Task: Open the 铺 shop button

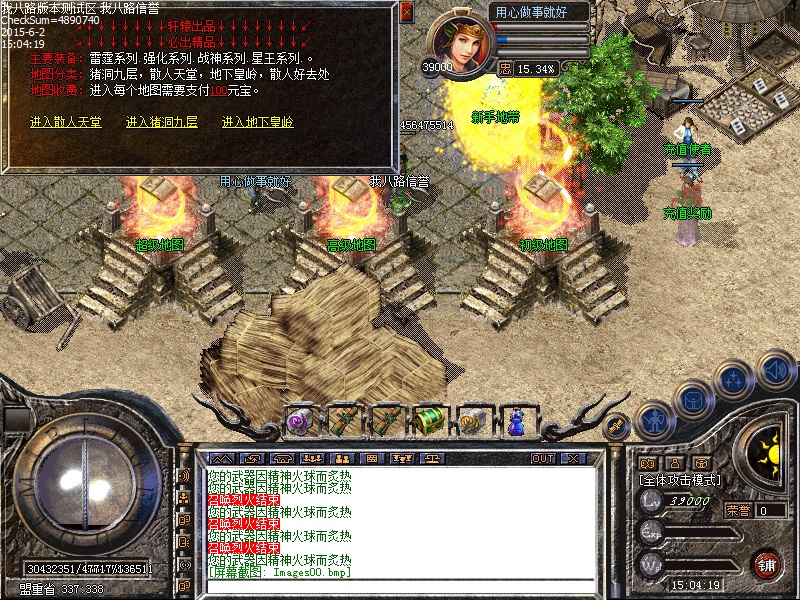Action: click(766, 563)
